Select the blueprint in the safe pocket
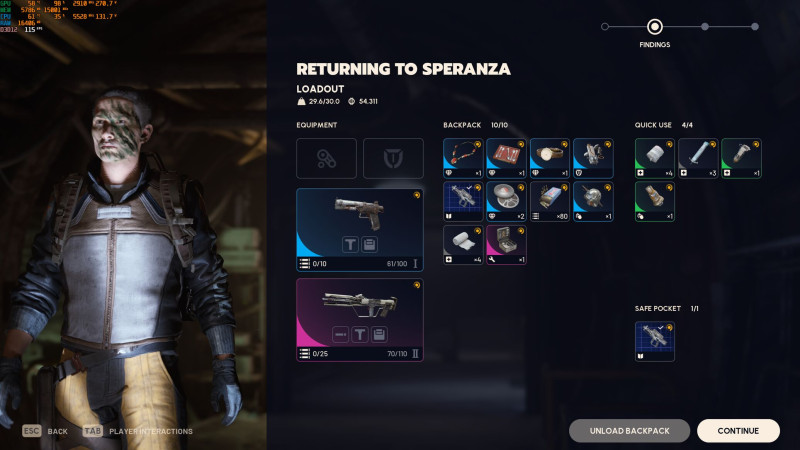Viewport: 800px width, 450px height. click(x=655, y=341)
